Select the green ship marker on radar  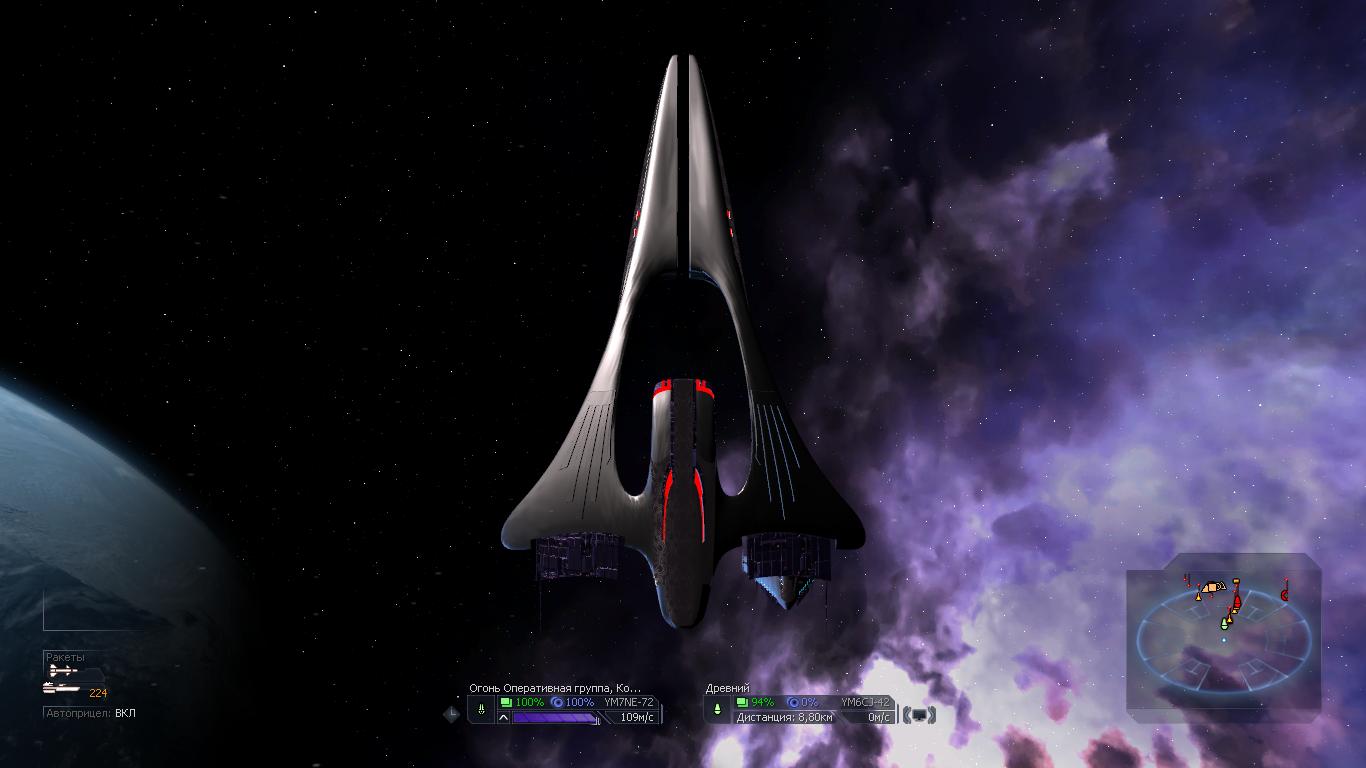[x=1224, y=624]
